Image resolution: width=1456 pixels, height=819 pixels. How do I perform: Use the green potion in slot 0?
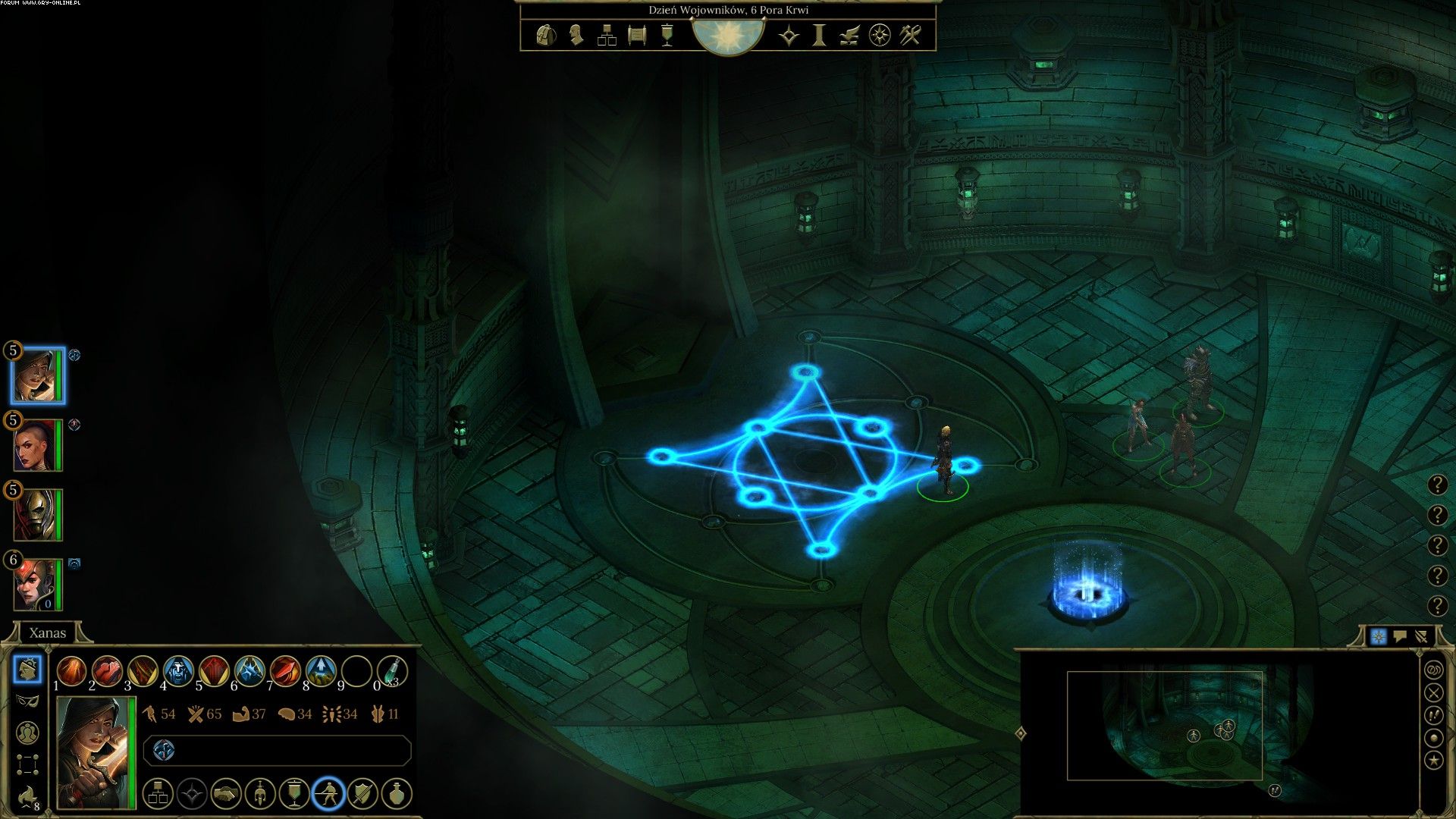(x=392, y=671)
